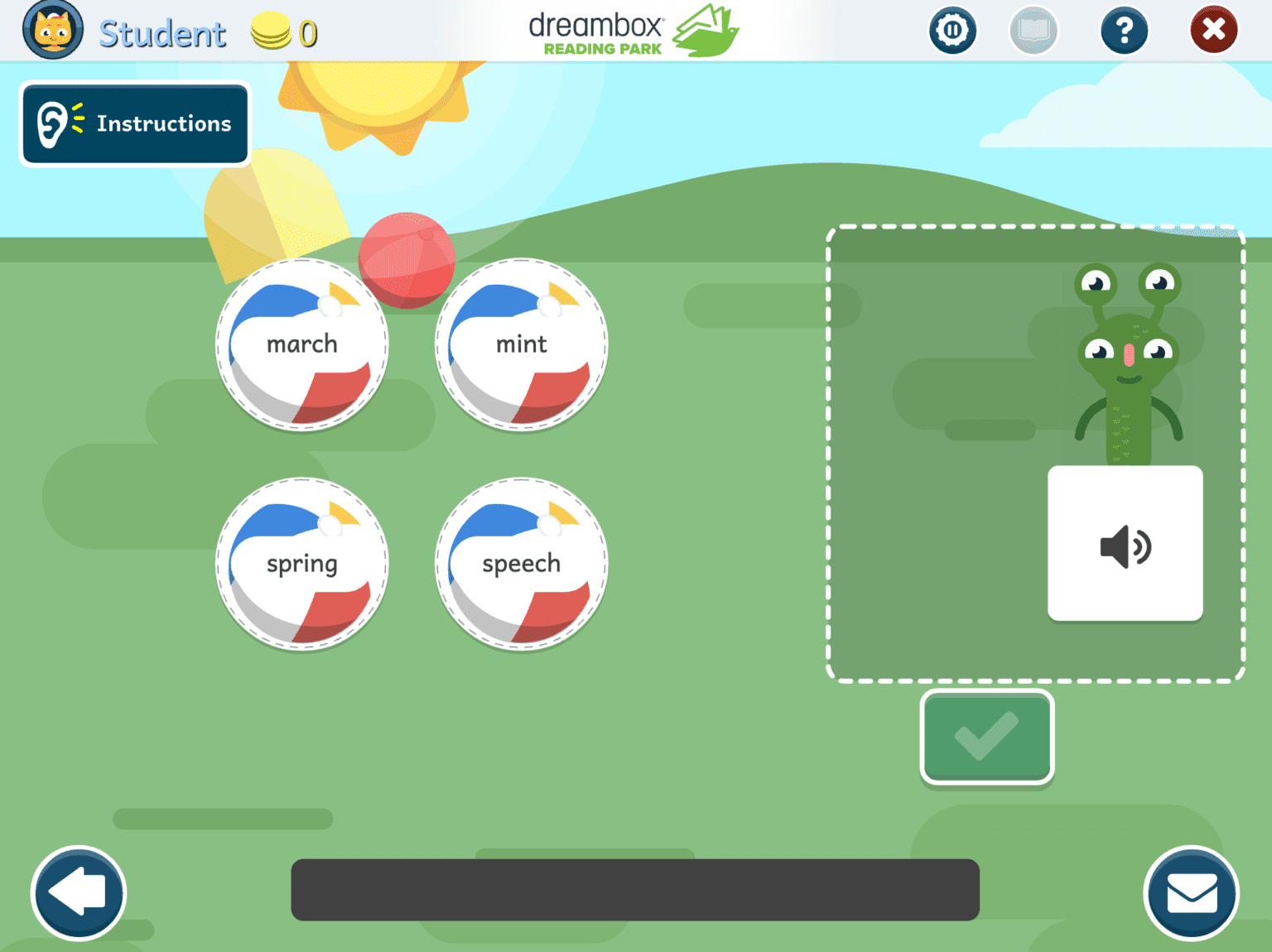Screen dimensions: 1272x952
Task: Click the Student avatar picture
Action: pyautogui.click(x=52, y=30)
